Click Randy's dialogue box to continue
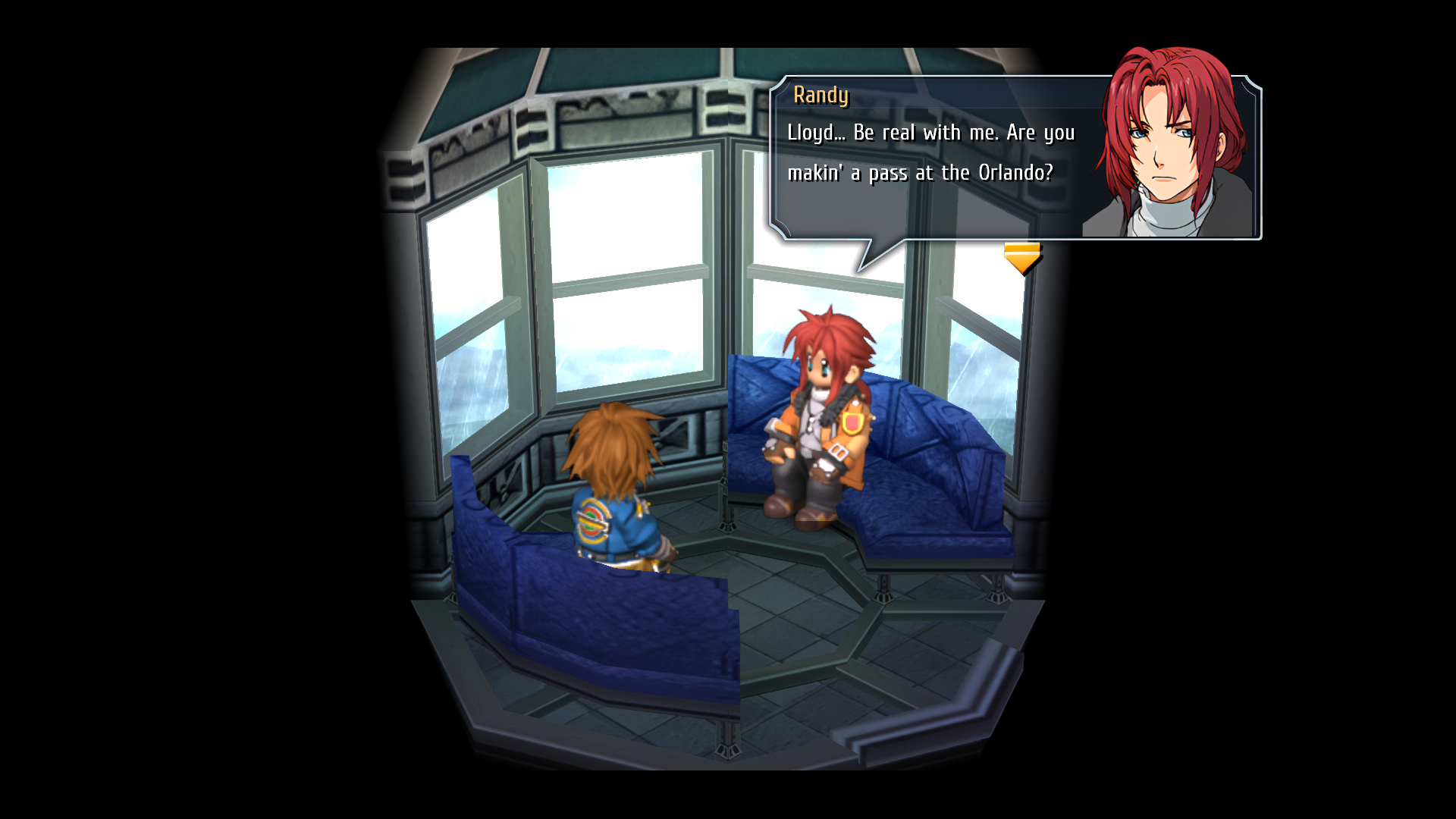Screen dimensions: 1456x819 933,158
